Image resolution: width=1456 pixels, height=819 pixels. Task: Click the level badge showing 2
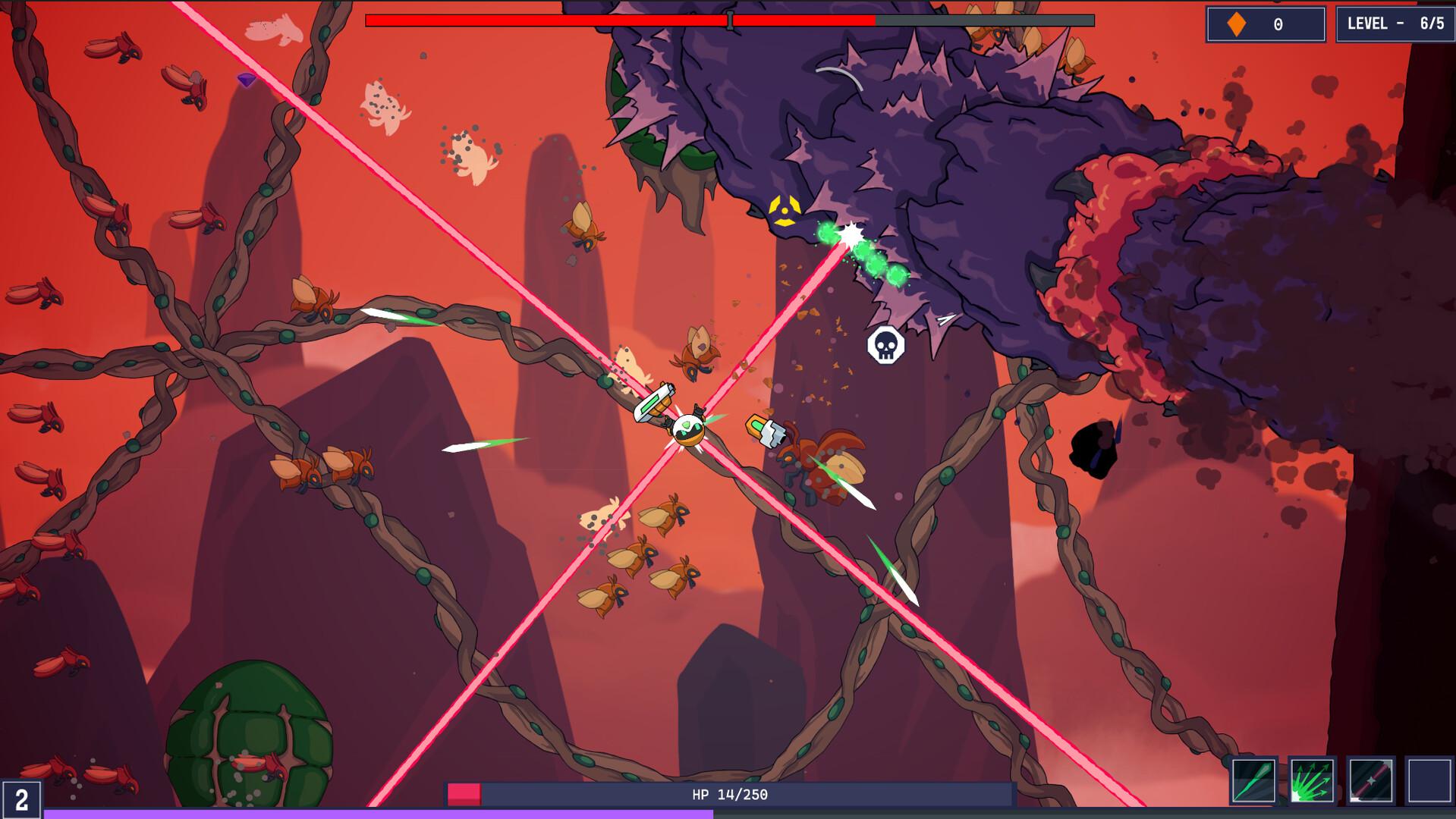tap(22, 798)
